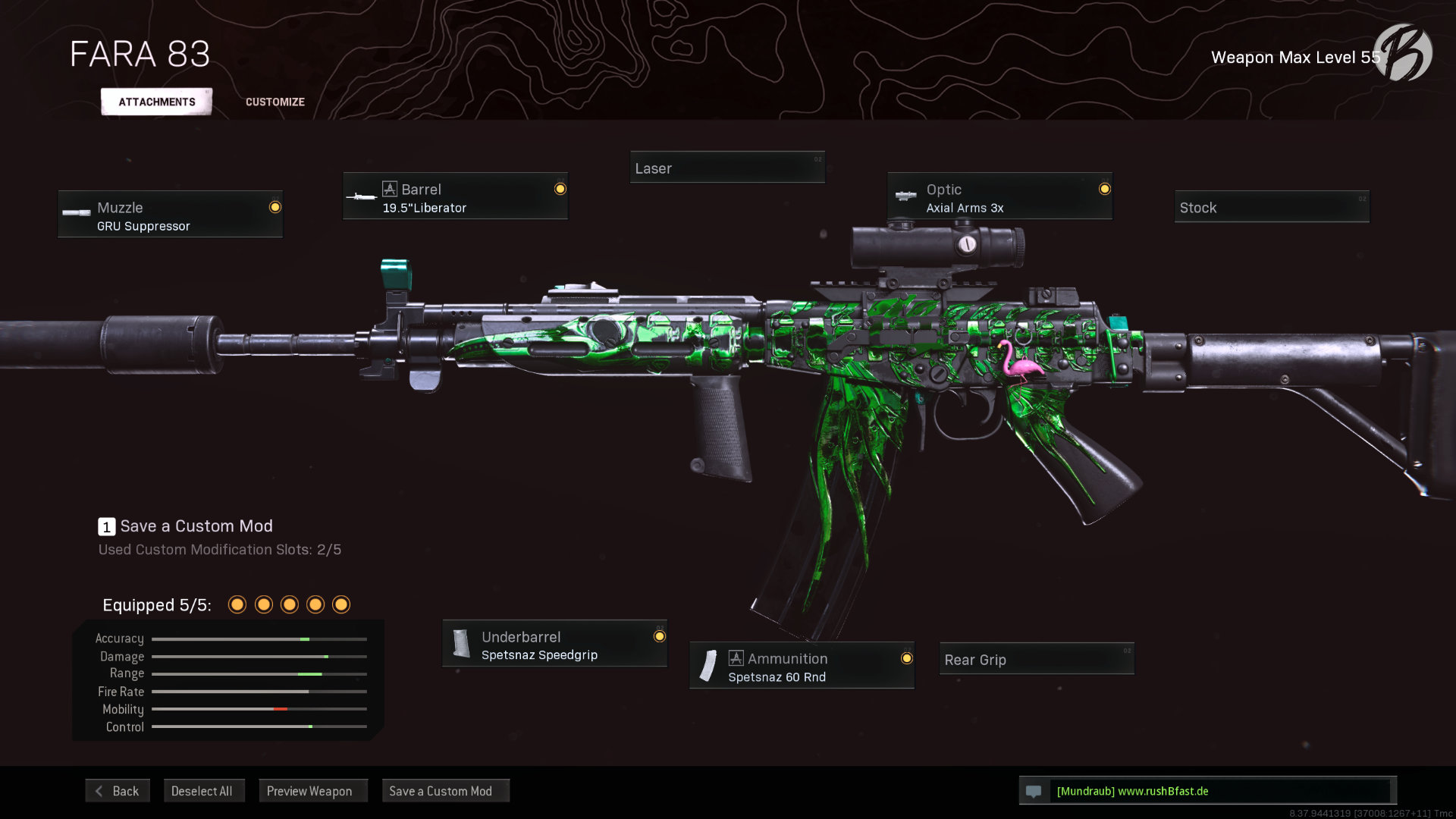Click the equipped dot on the Muzzle slot
The width and height of the screenshot is (1456, 819).
tap(275, 205)
